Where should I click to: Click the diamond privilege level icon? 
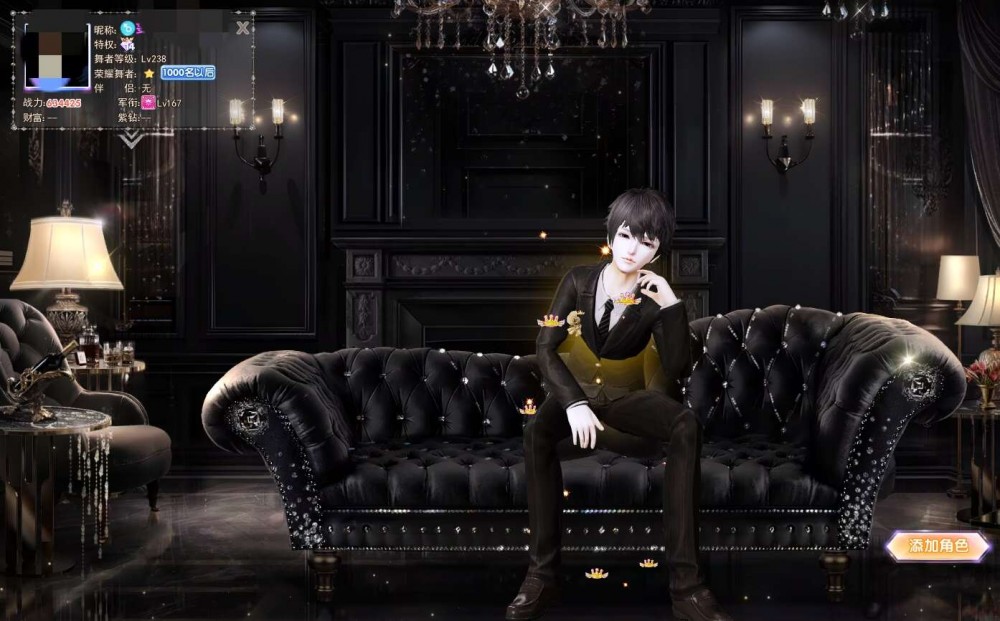tap(128, 44)
